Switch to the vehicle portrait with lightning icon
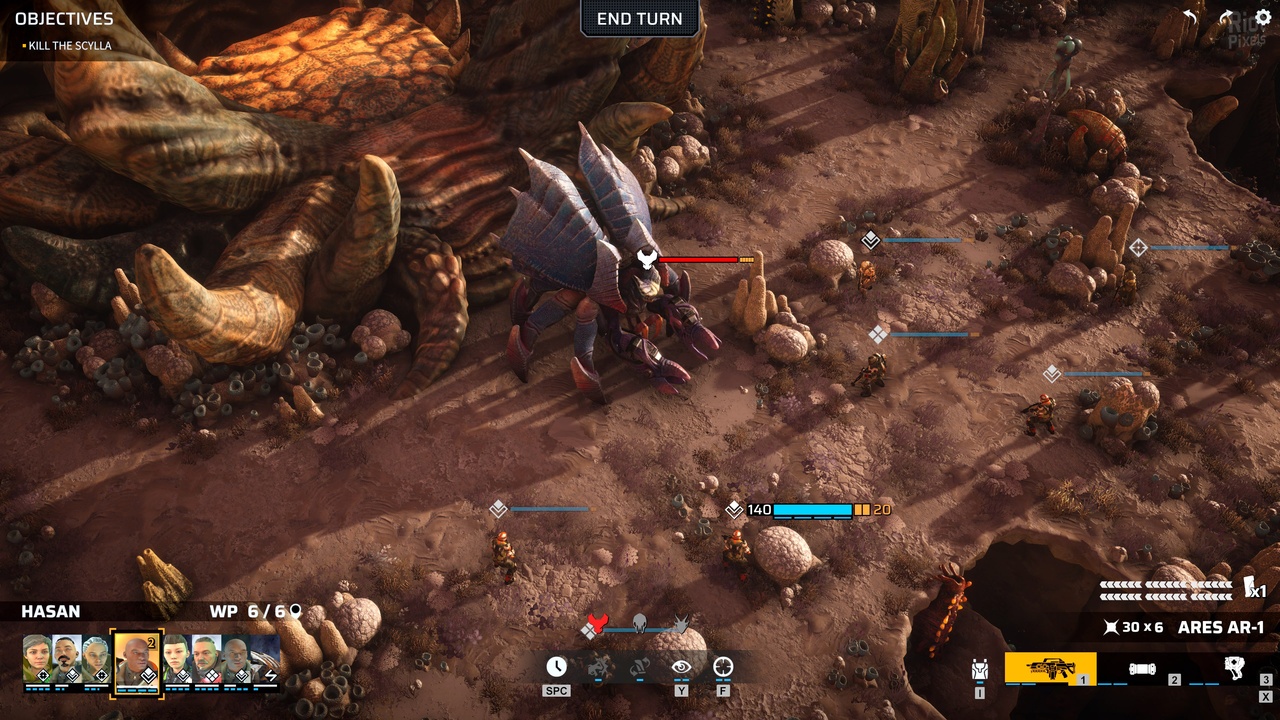This screenshot has width=1280, height=720. [x=266, y=660]
